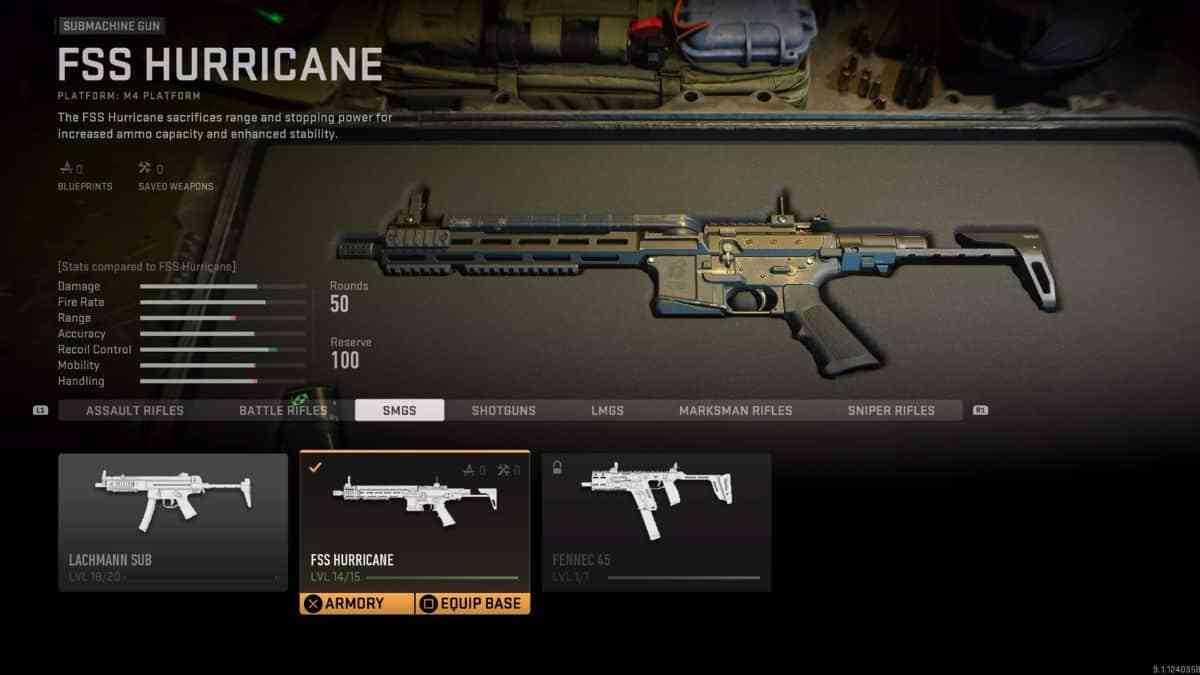Select the locked Fennec 45 card
This screenshot has width=1200, height=675.
pos(656,520)
